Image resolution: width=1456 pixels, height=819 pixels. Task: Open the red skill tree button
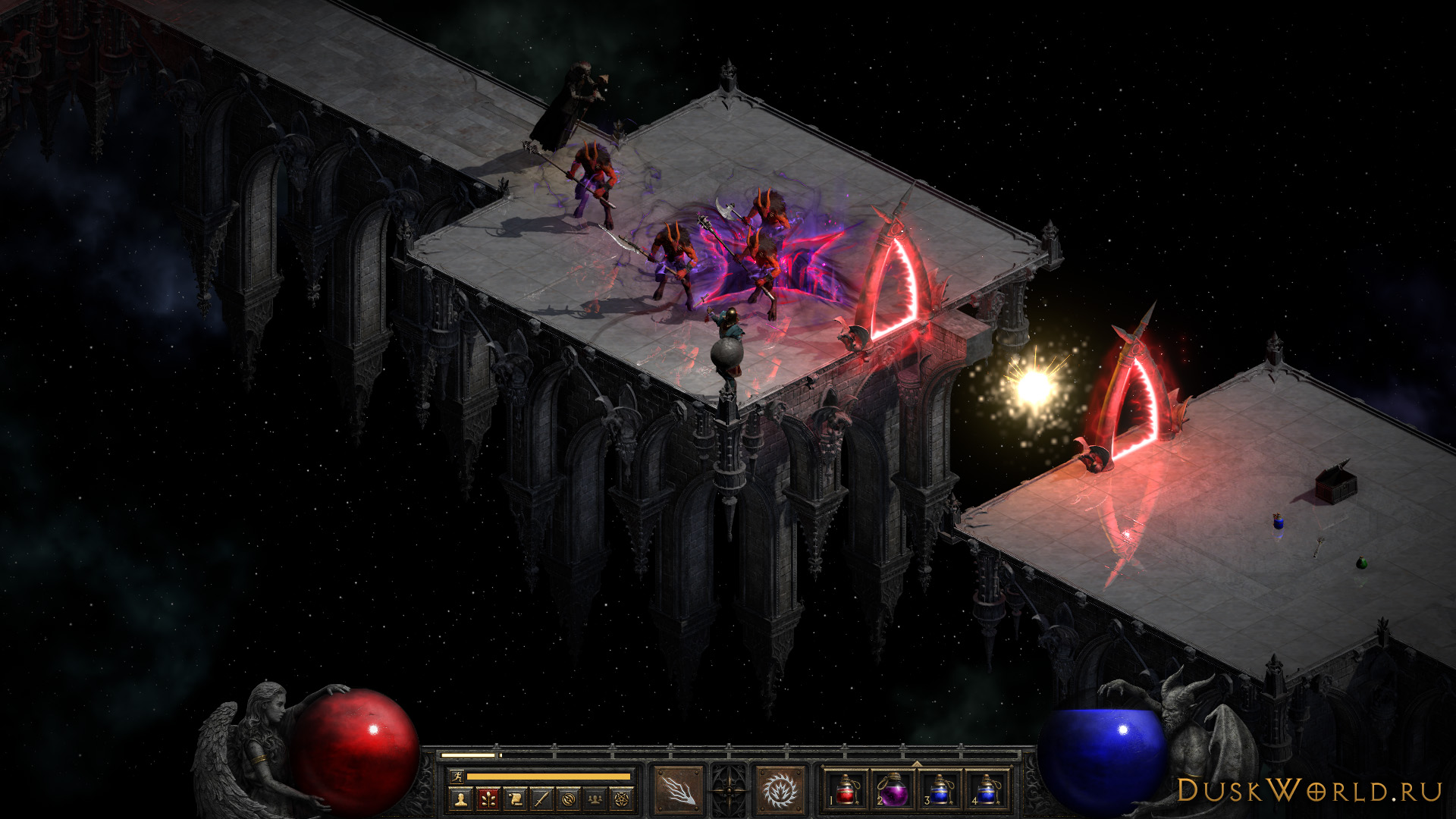pyautogui.click(x=488, y=798)
